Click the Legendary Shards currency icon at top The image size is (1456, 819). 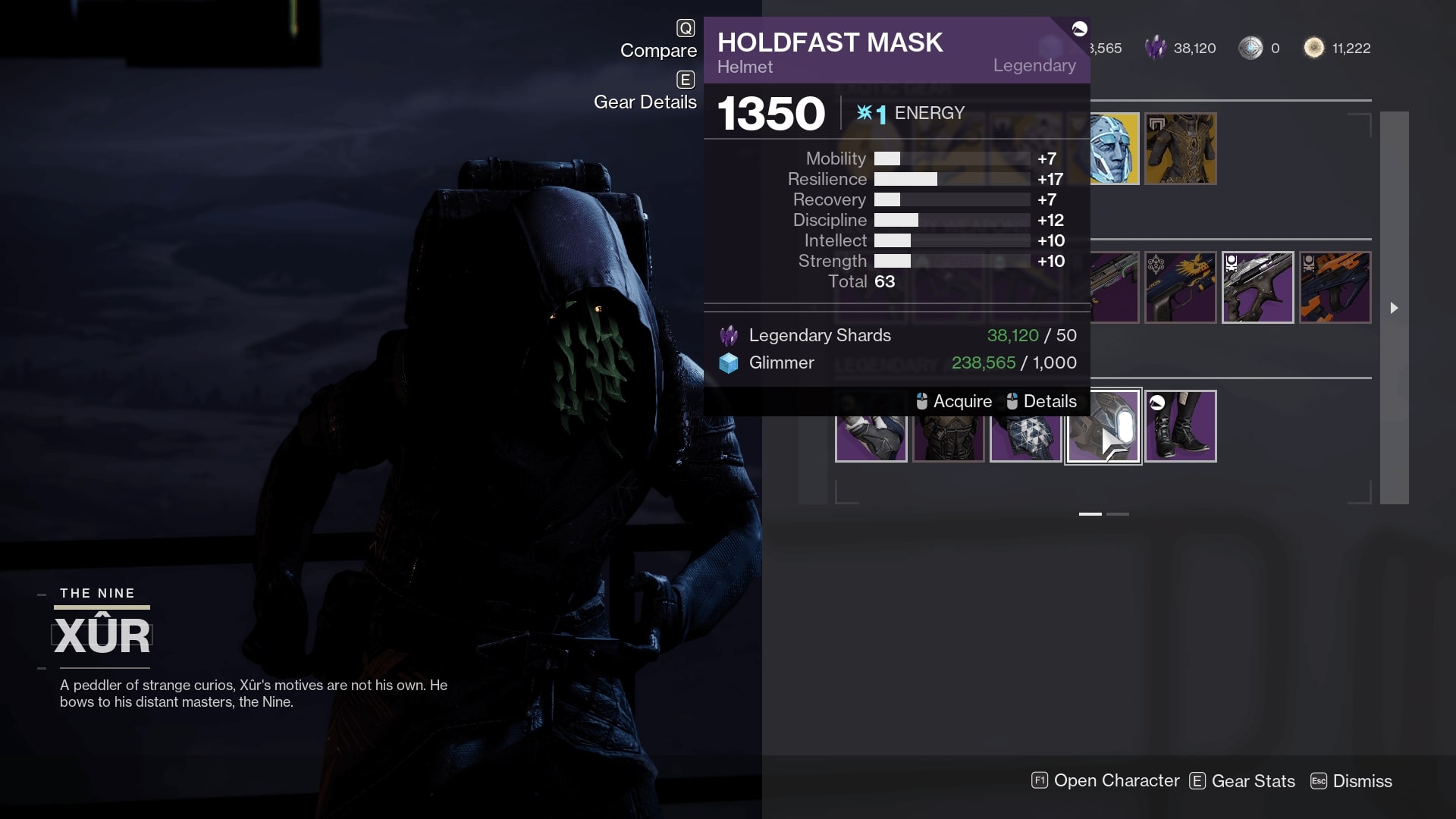tap(1156, 47)
